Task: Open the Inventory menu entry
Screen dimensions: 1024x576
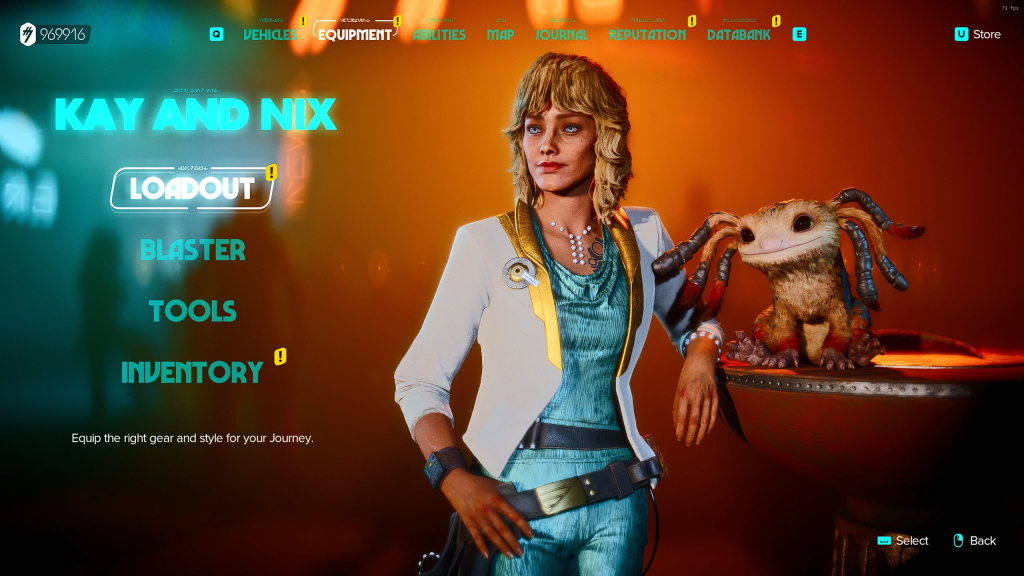Action: tap(192, 372)
